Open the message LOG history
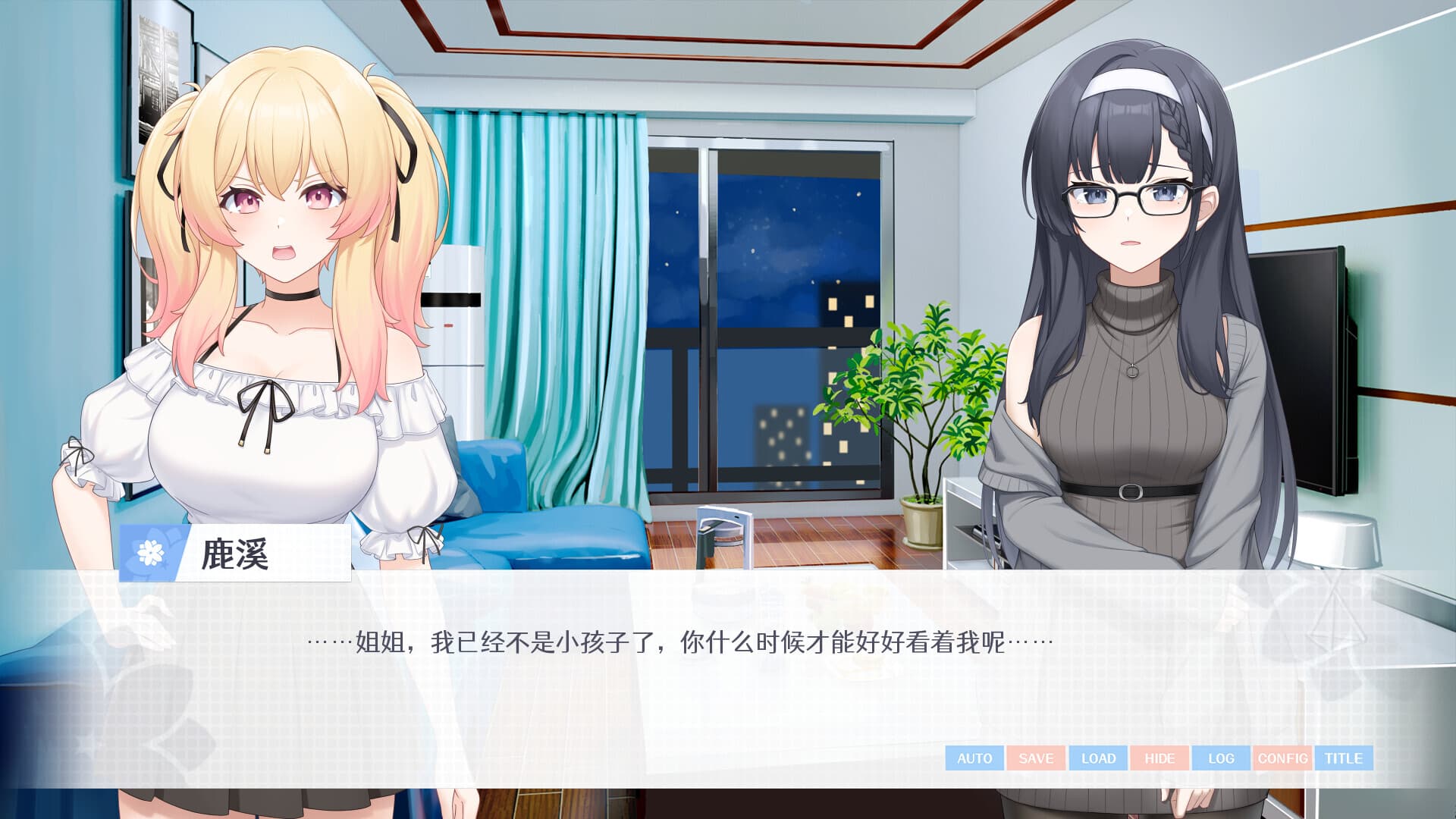Screen dimensions: 1456x819 1220,758
